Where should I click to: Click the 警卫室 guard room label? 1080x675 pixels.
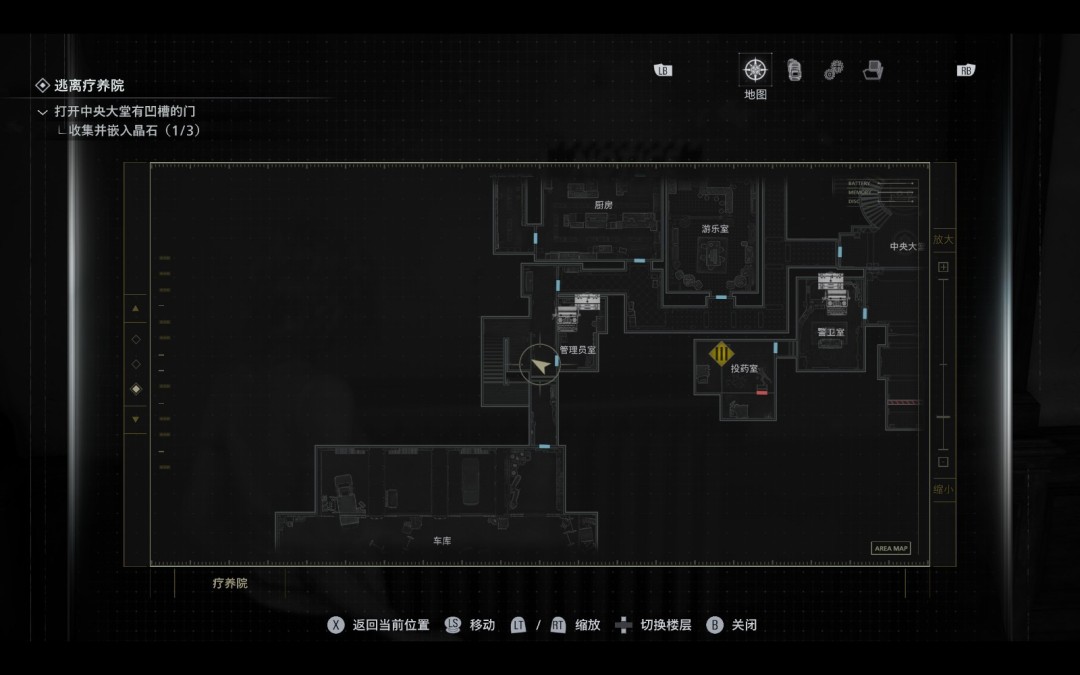click(831, 332)
